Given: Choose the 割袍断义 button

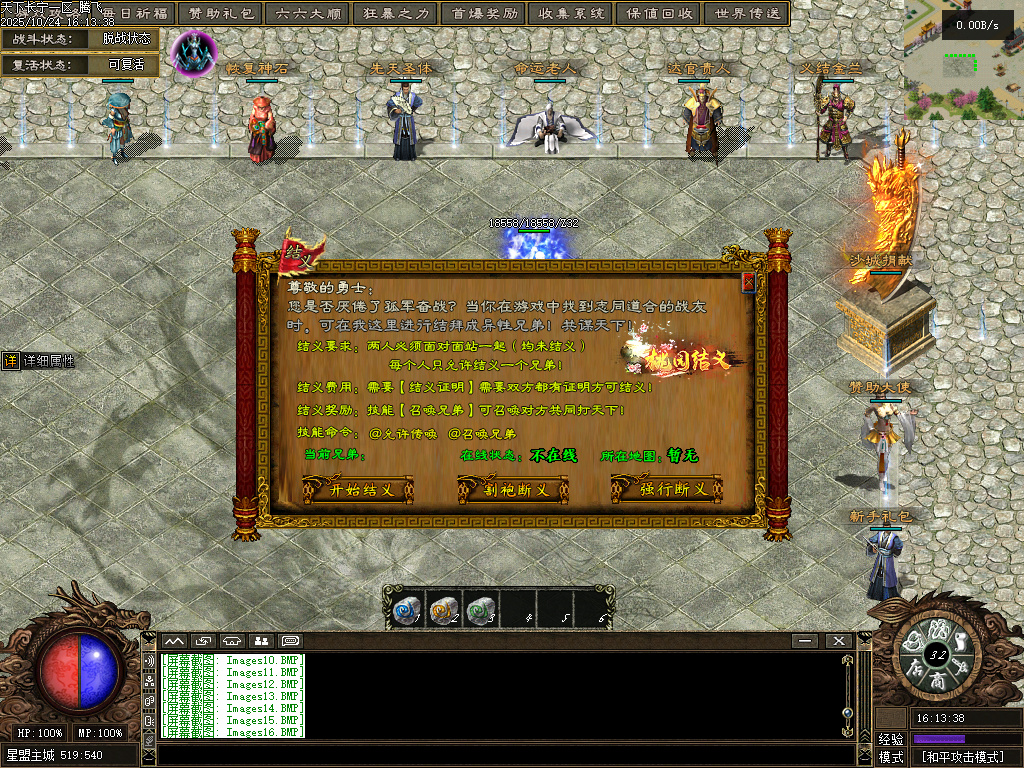Looking at the screenshot, I should coord(512,490).
